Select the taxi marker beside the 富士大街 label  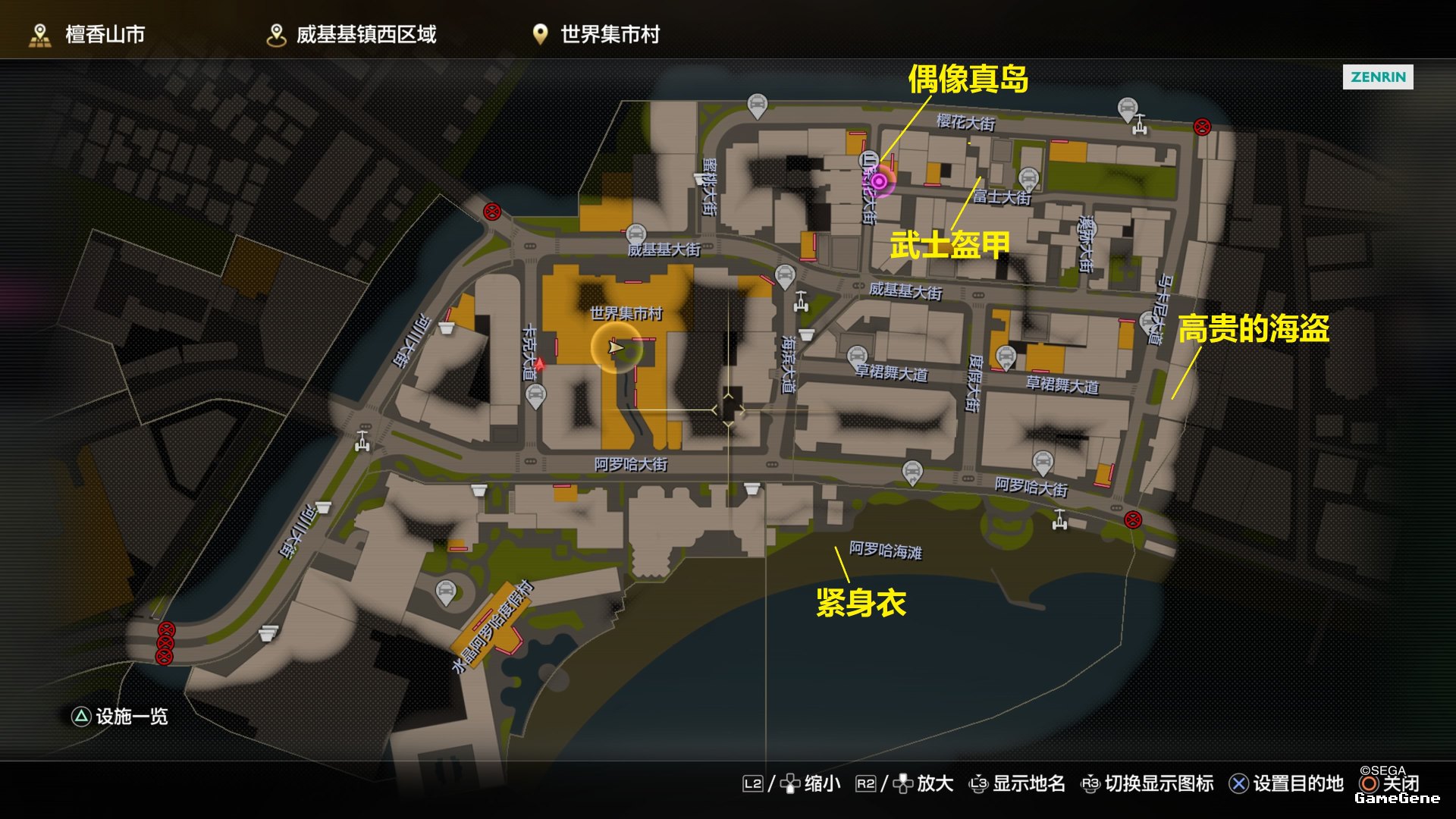(x=1028, y=178)
